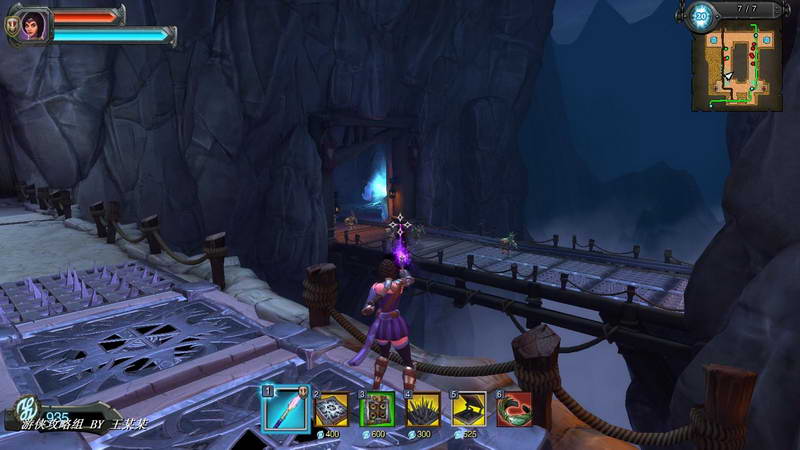Select the floor spike trap costing 300
Viewport: 800px width, 450px height.
click(x=423, y=409)
